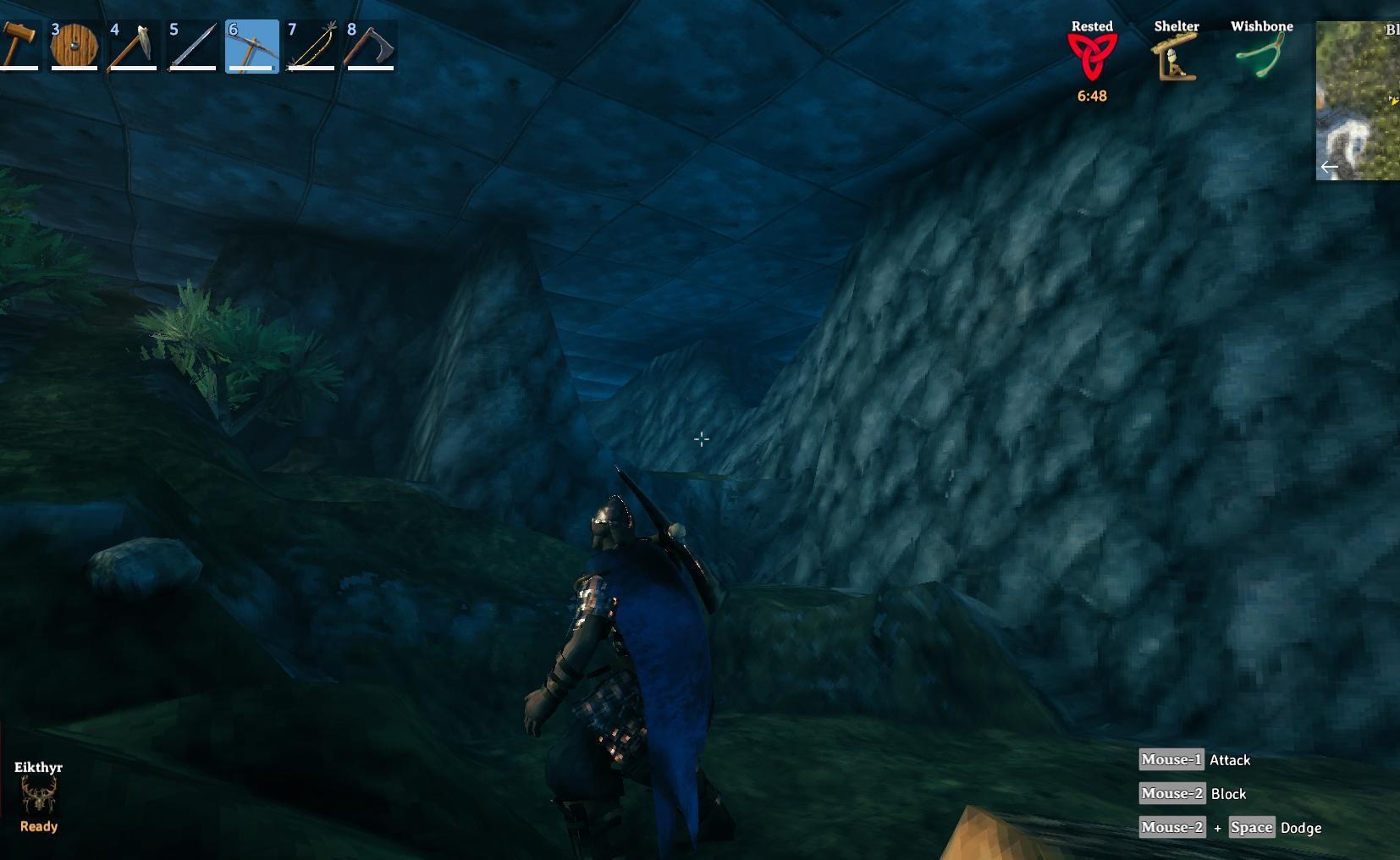
Task: Select the Wishbone status effect icon
Action: coord(1261,58)
